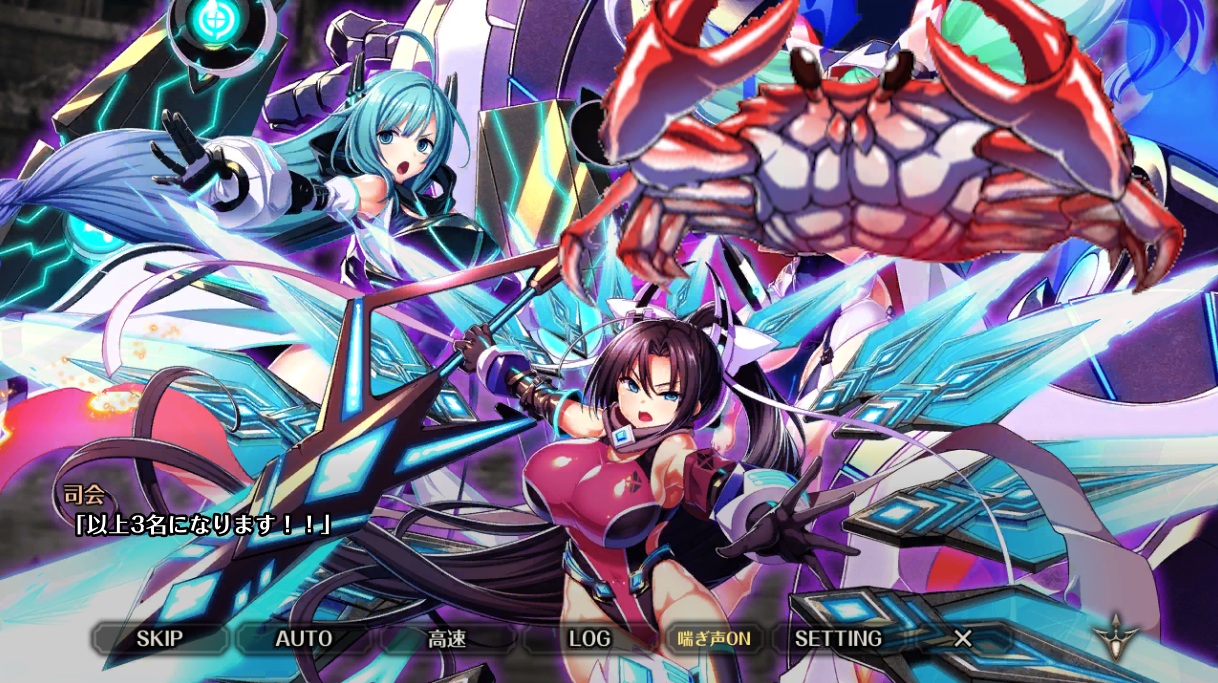Click the winged emblem advance icon

1112,635
